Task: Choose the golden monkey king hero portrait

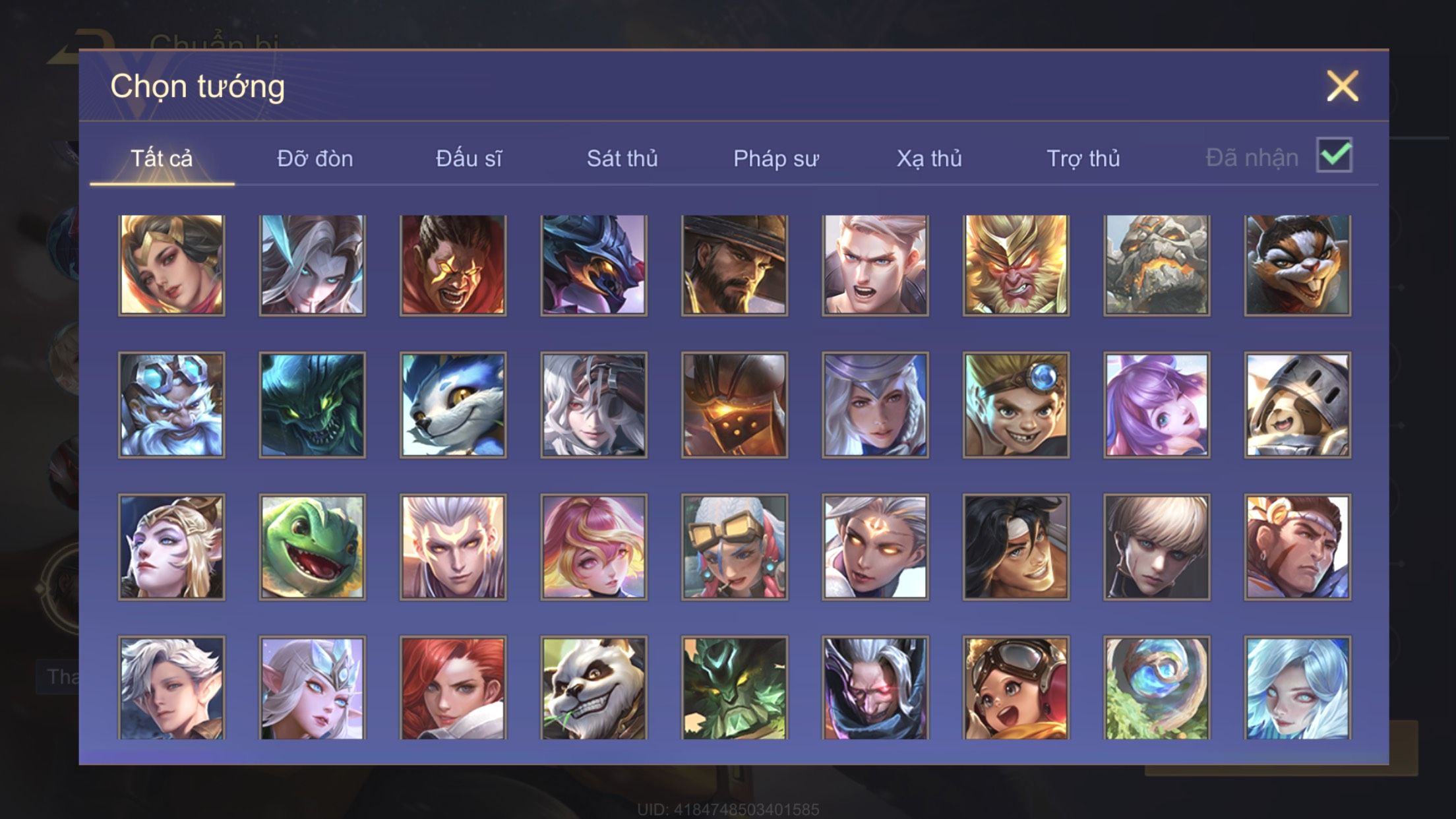Action: pyautogui.click(x=1016, y=265)
